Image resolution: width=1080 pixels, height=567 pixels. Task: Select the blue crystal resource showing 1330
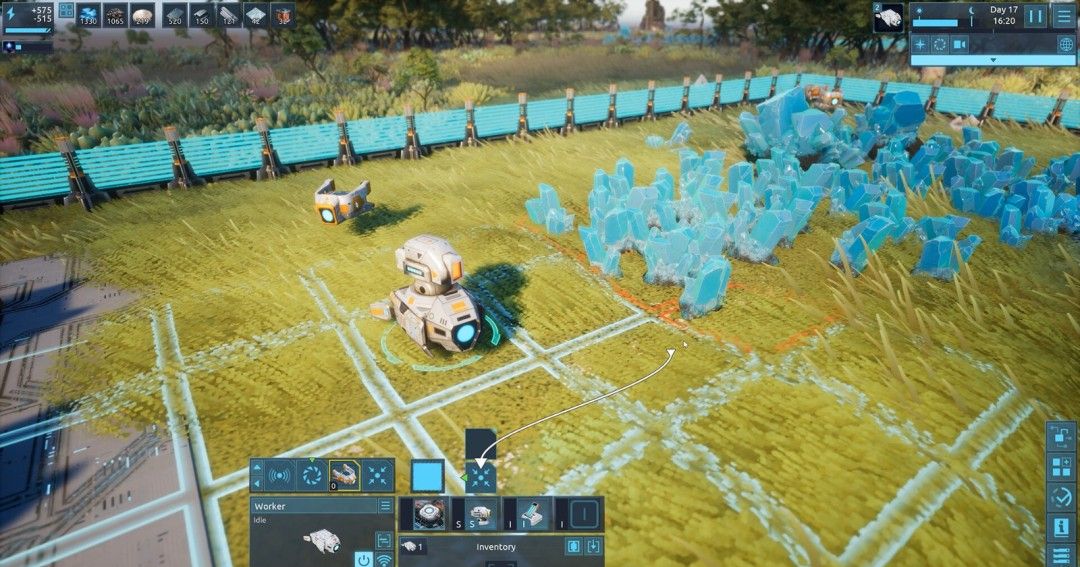click(88, 15)
